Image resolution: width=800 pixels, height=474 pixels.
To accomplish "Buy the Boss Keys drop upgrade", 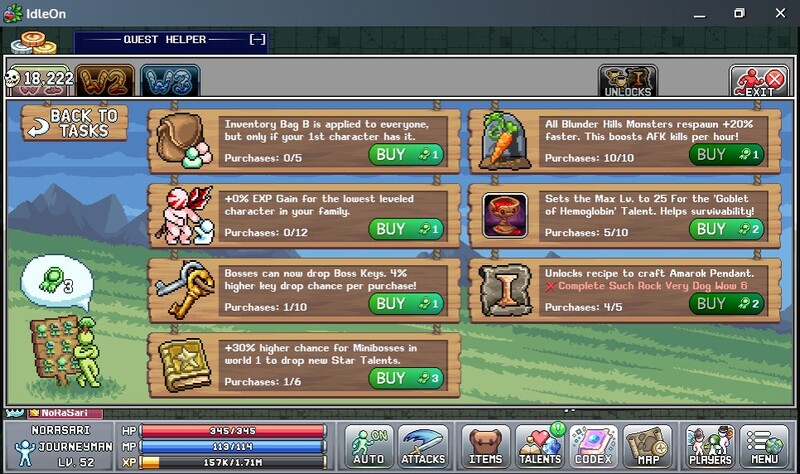I will click(405, 303).
